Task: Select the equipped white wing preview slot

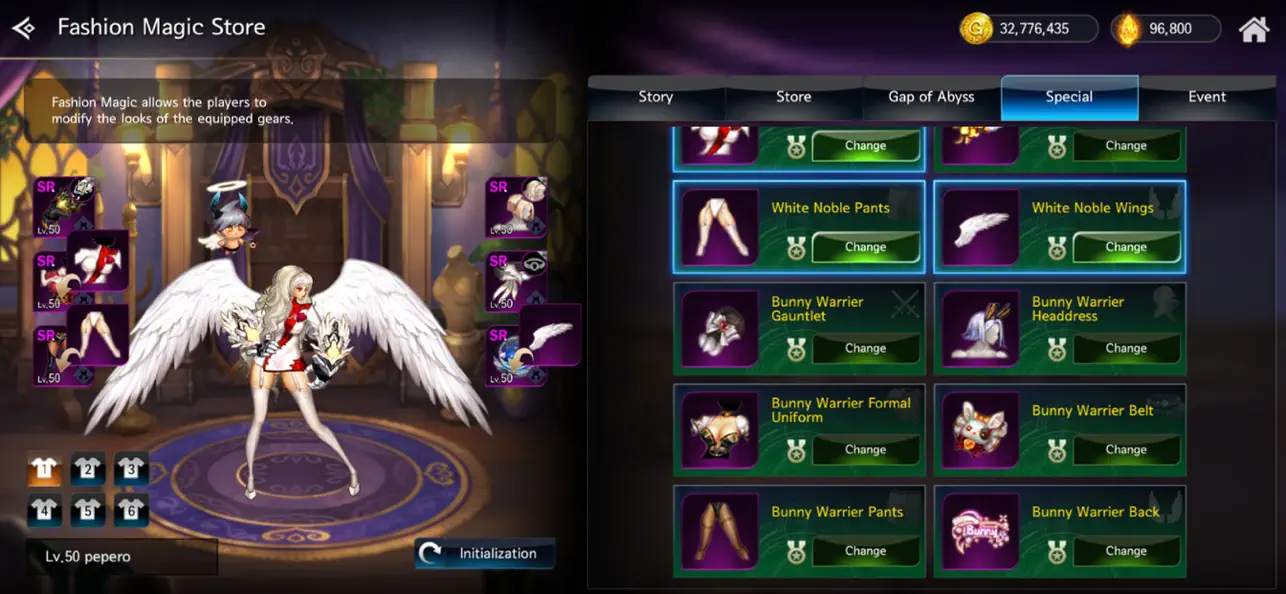Action: [x=550, y=335]
